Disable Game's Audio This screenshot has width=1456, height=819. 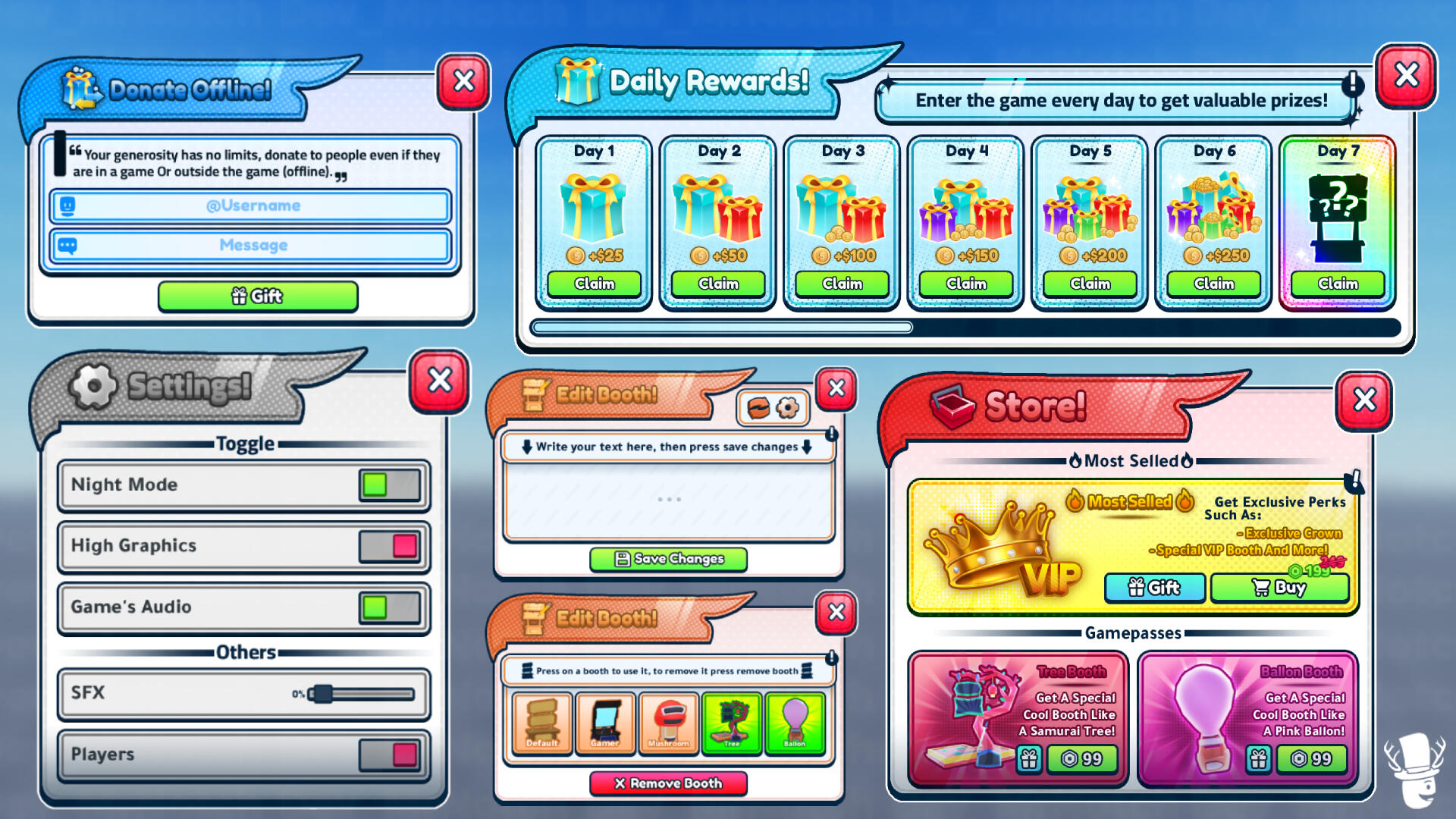click(388, 607)
